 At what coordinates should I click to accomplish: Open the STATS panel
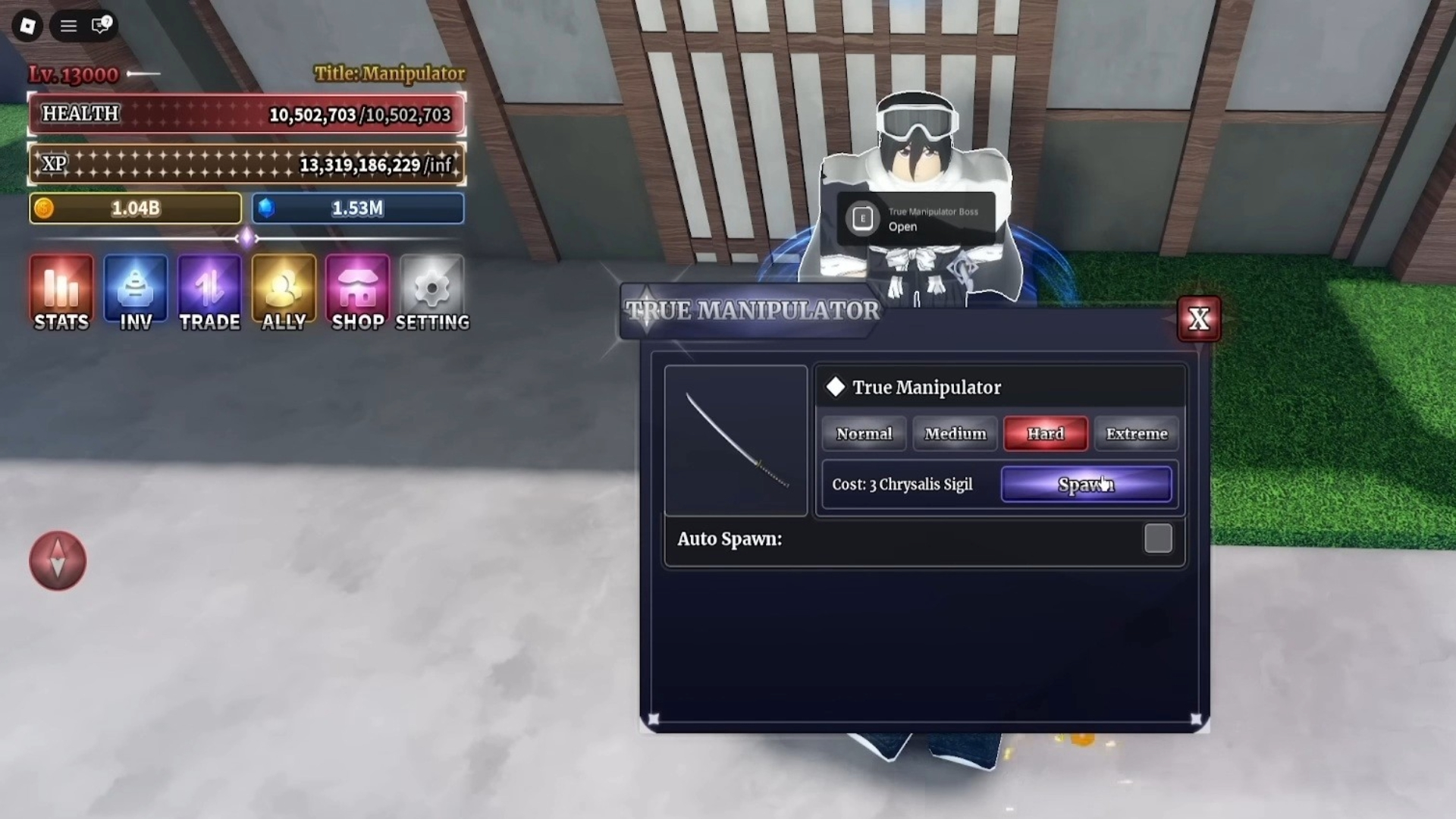(60, 292)
